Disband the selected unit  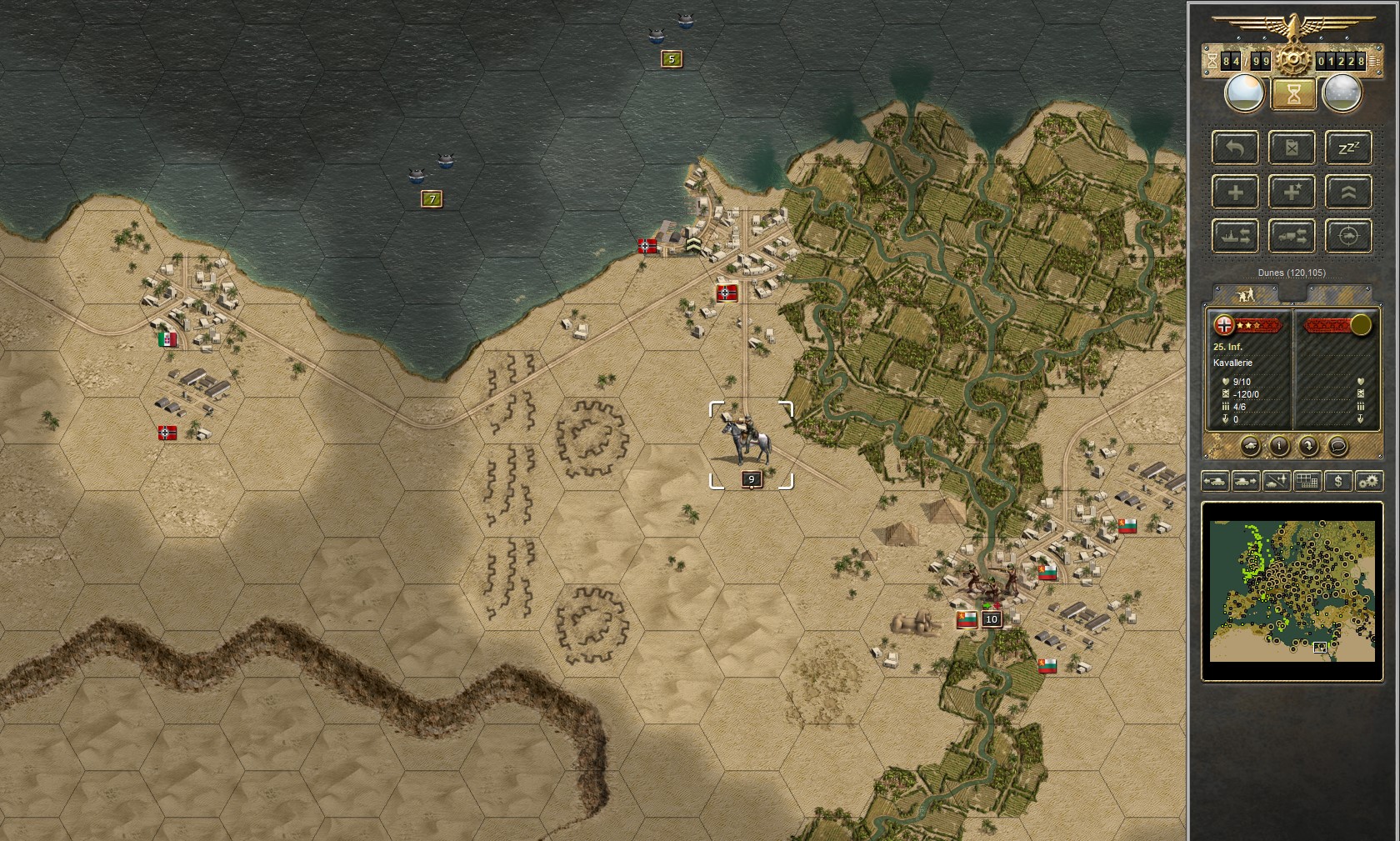click(1292, 148)
